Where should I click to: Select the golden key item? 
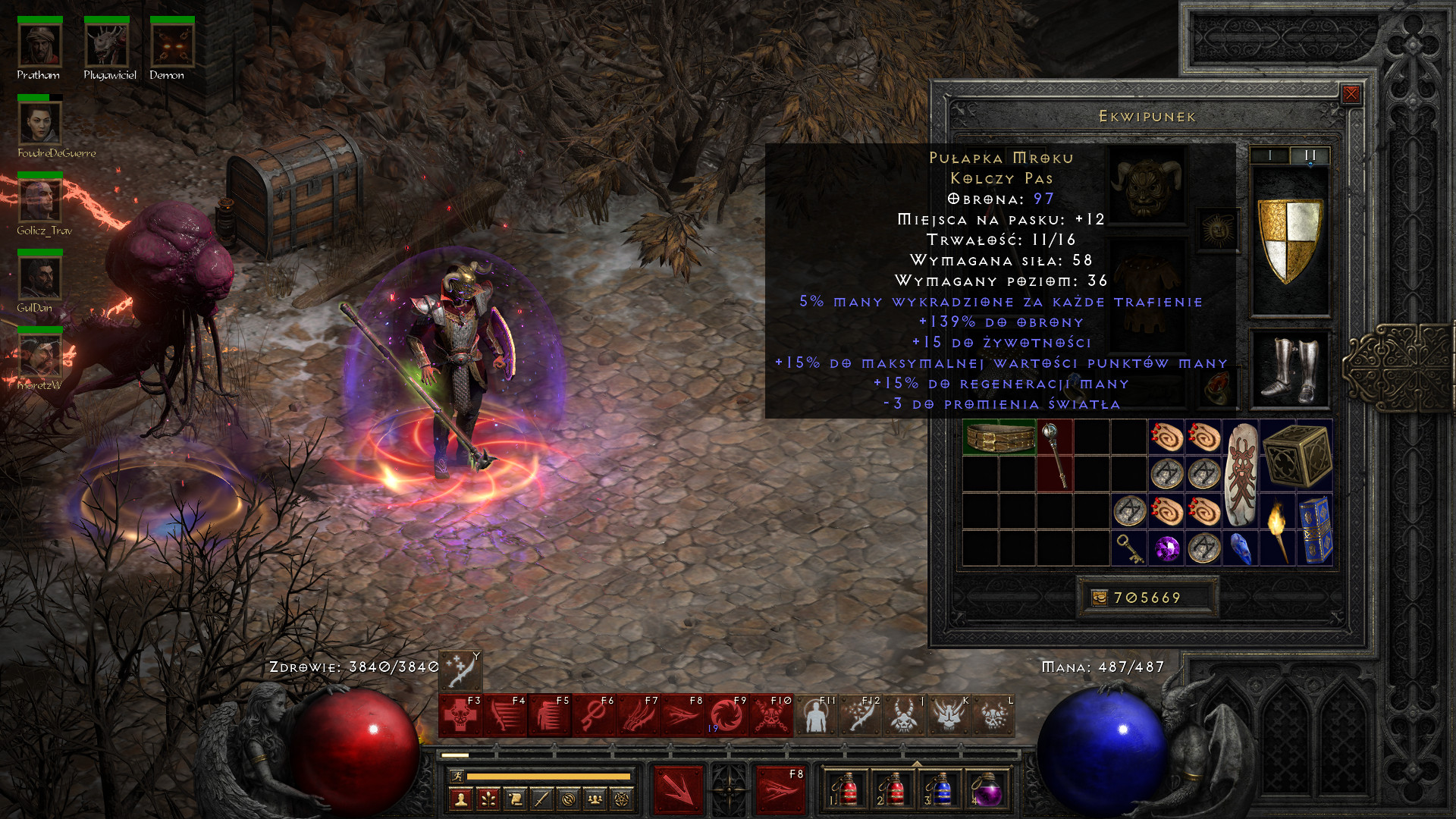pos(1129,548)
